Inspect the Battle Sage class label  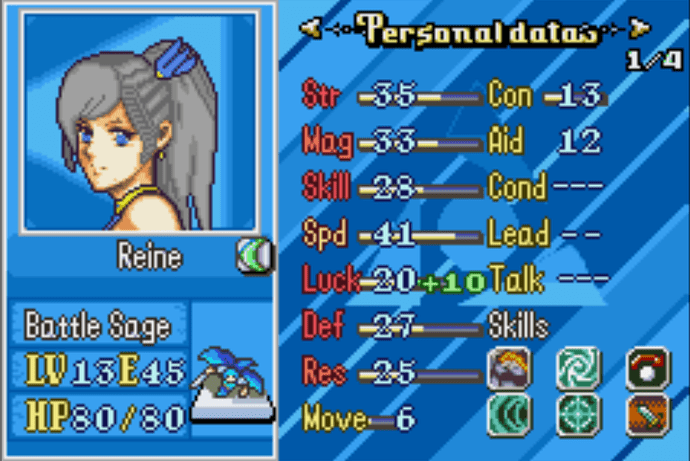[x=97, y=326]
